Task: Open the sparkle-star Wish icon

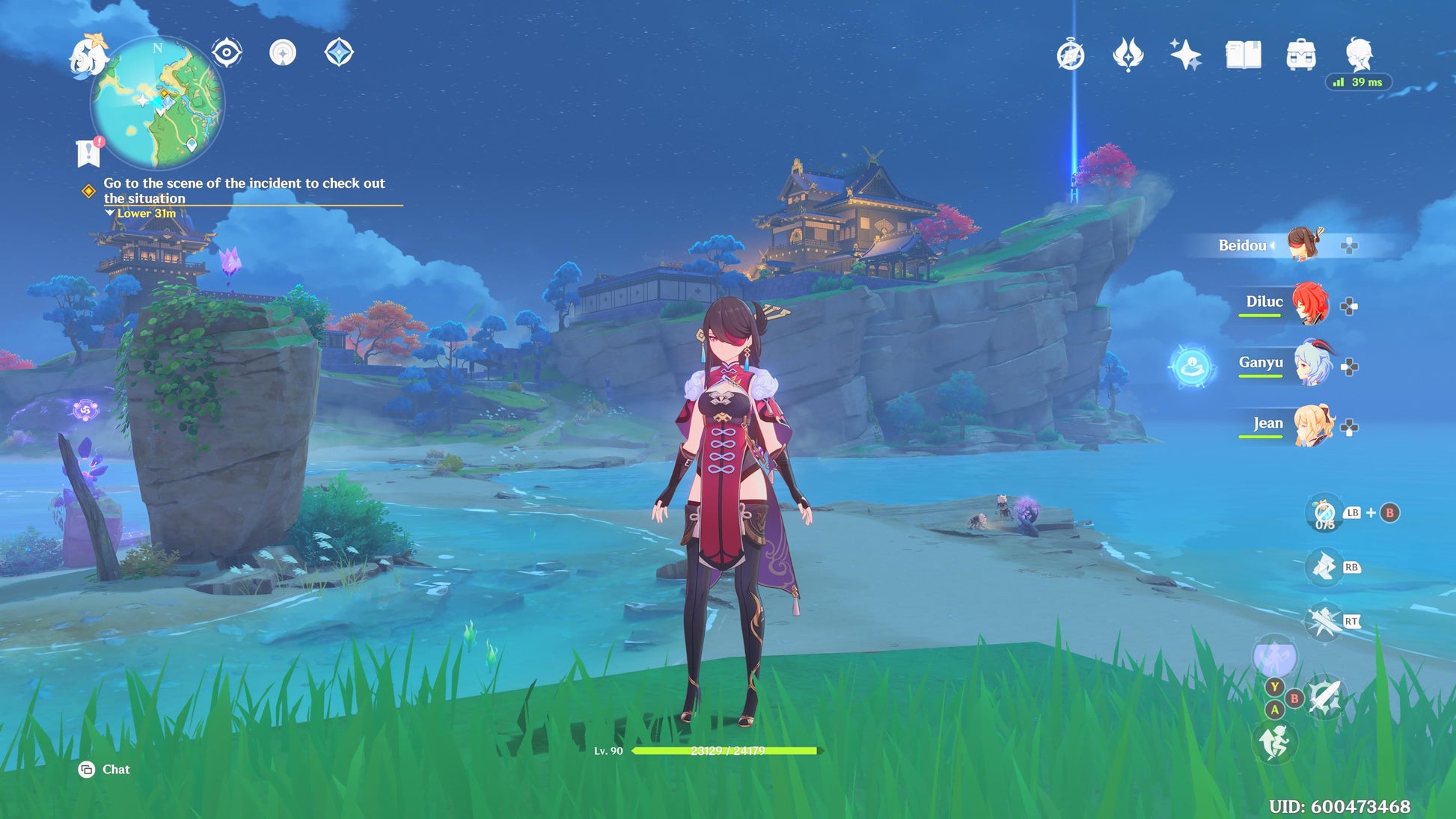Action: [x=1185, y=55]
